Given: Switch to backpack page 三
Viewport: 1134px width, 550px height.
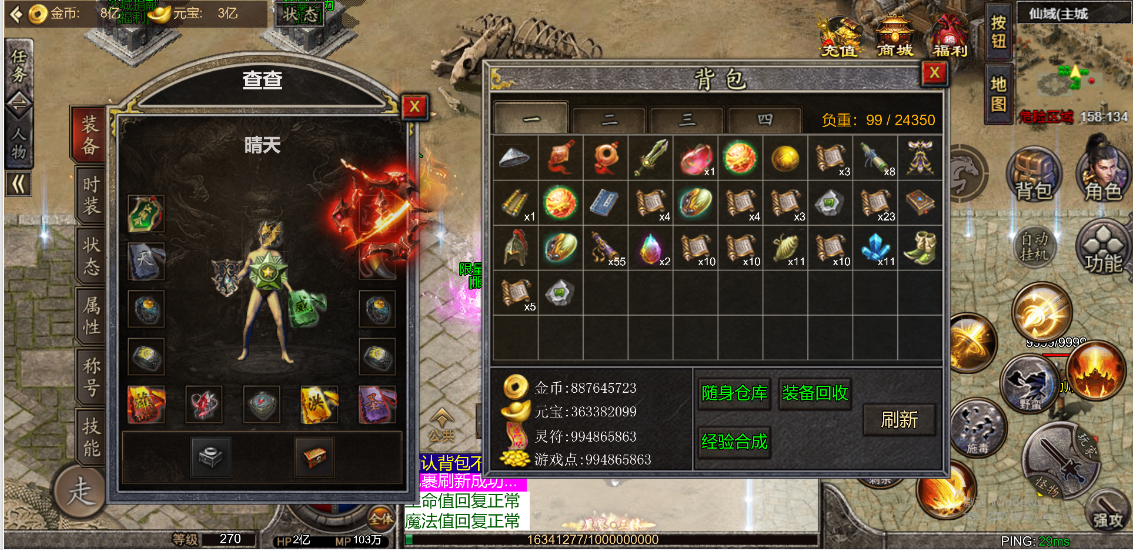Looking at the screenshot, I should 687,119.
